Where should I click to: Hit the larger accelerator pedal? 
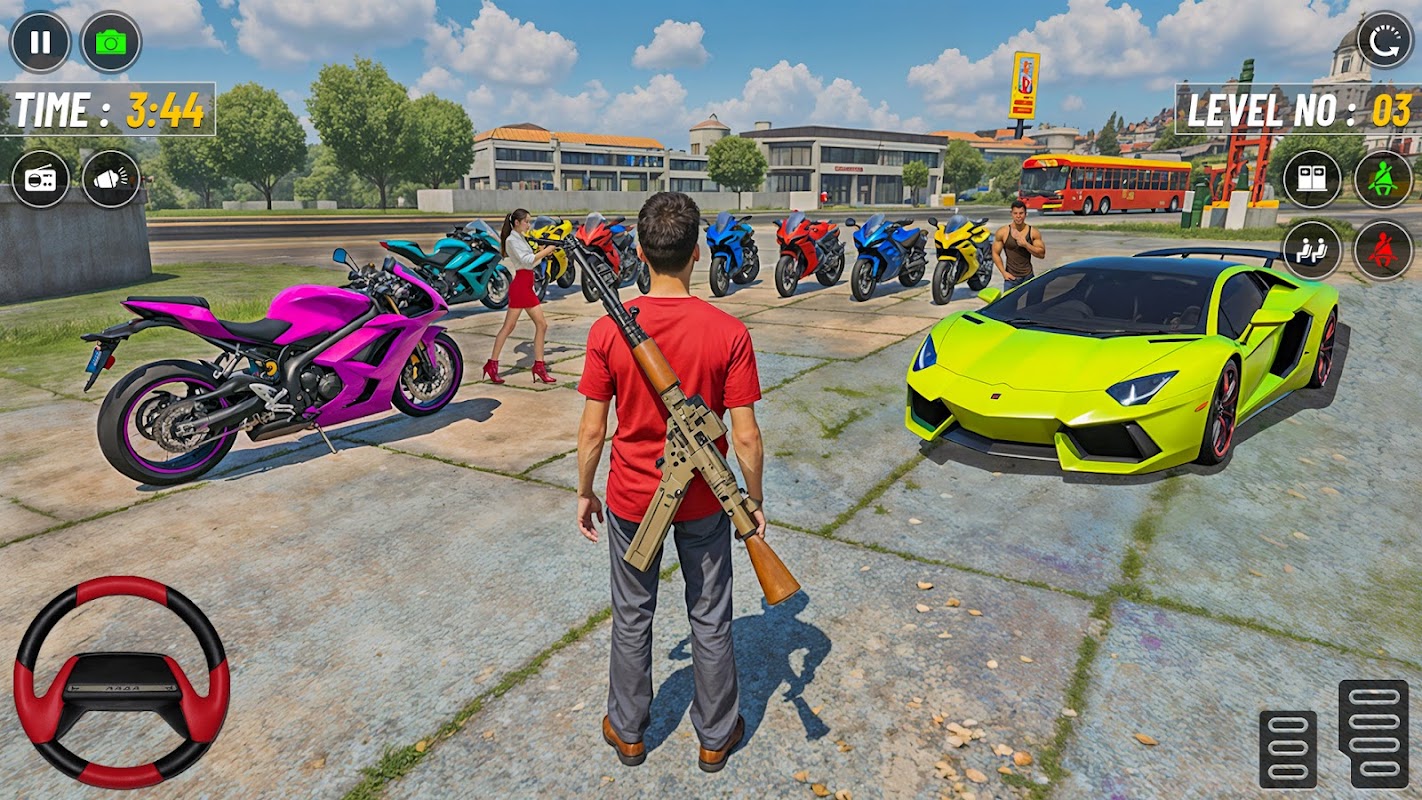pyautogui.click(x=1373, y=733)
